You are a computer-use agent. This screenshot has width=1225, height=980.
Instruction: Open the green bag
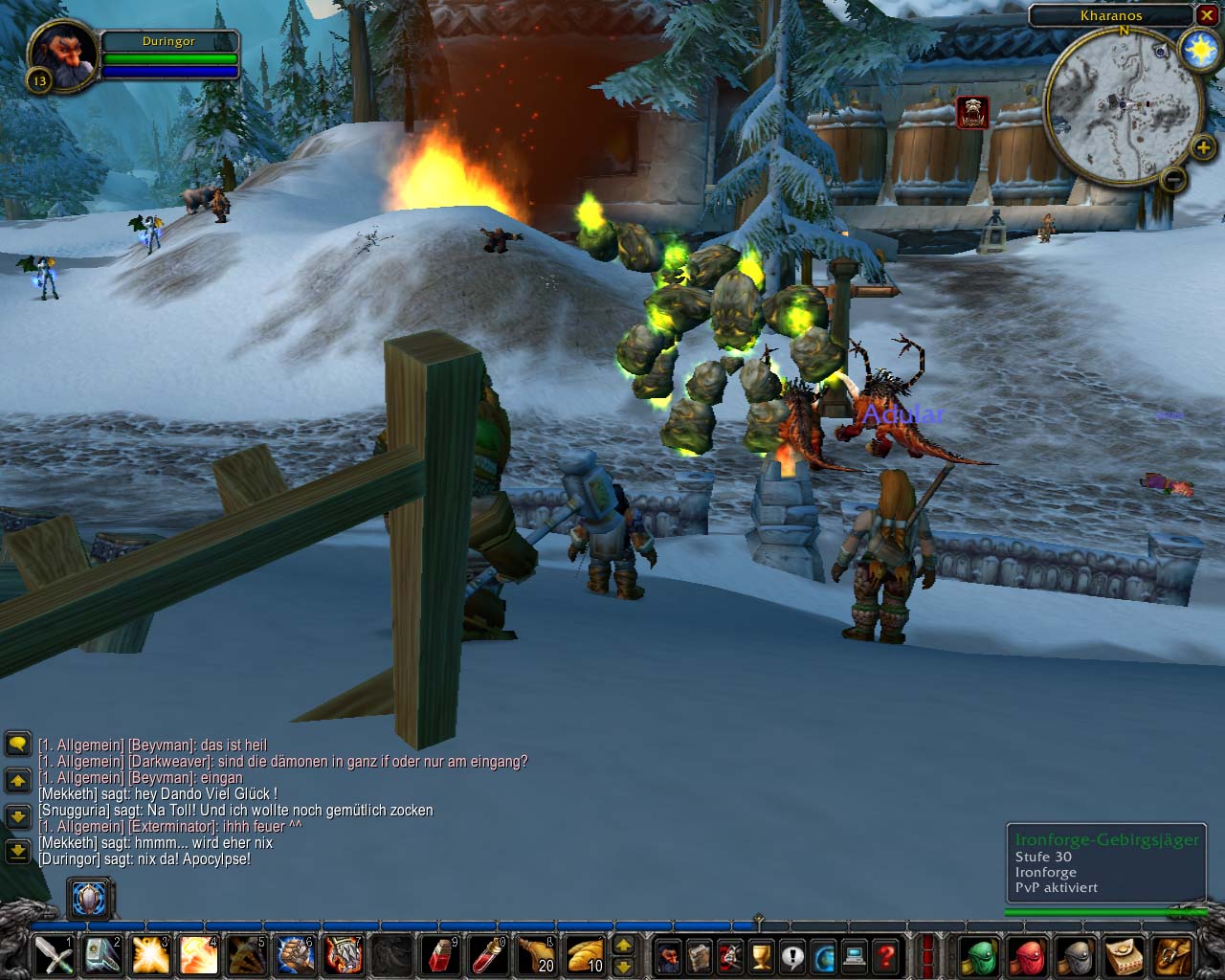point(980,954)
